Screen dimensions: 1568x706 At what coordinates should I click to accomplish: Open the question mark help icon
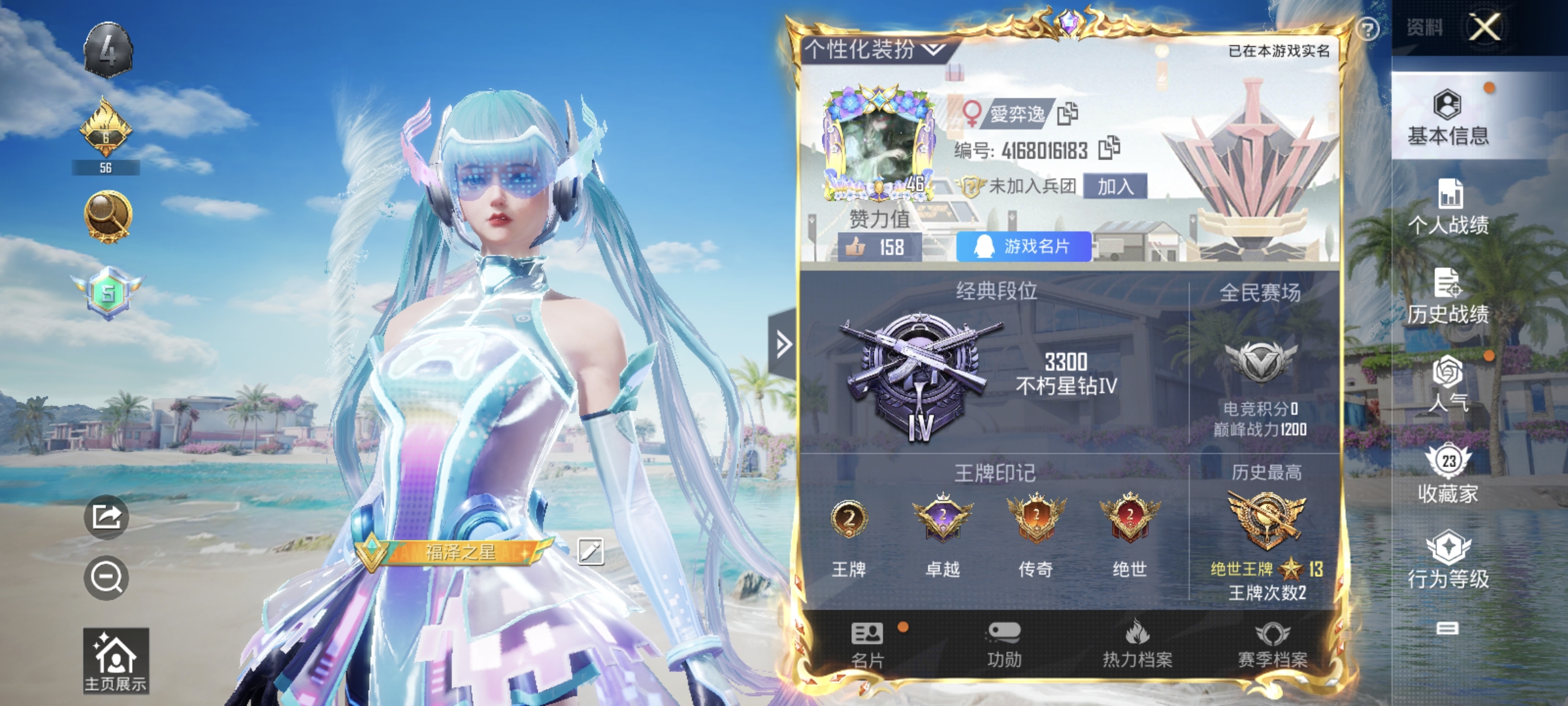1367,29
